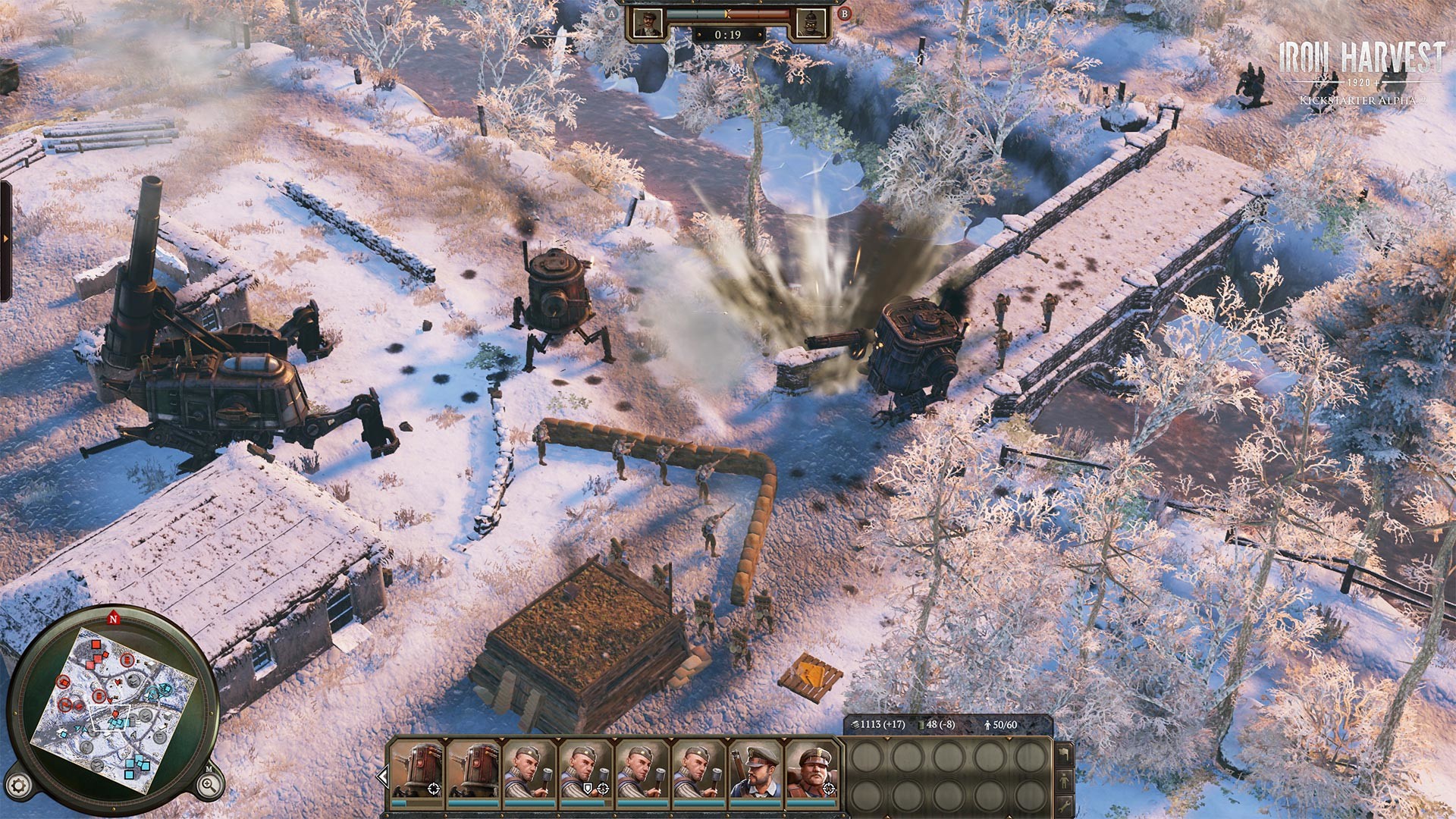Click the white viewport rectangle on the minimap
This screenshot has width=1456, height=819.
pyautogui.click(x=110, y=717)
